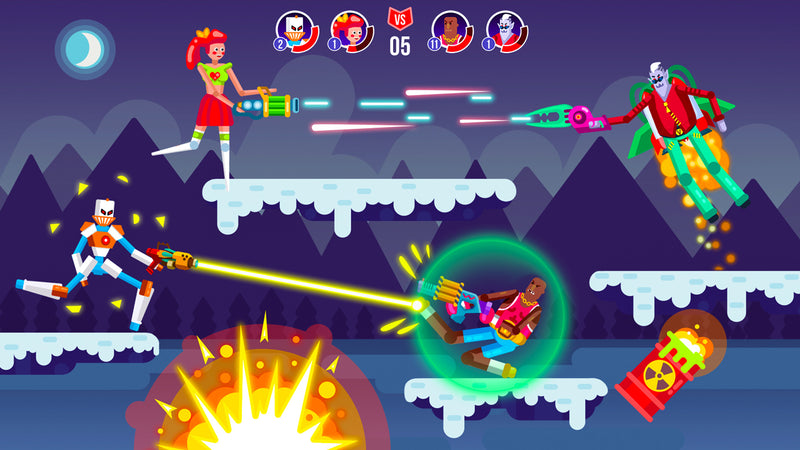This screenshot has width=800, height=450.
Task: Select the vampire with sunglasses portrait
Action: (507, 30)
